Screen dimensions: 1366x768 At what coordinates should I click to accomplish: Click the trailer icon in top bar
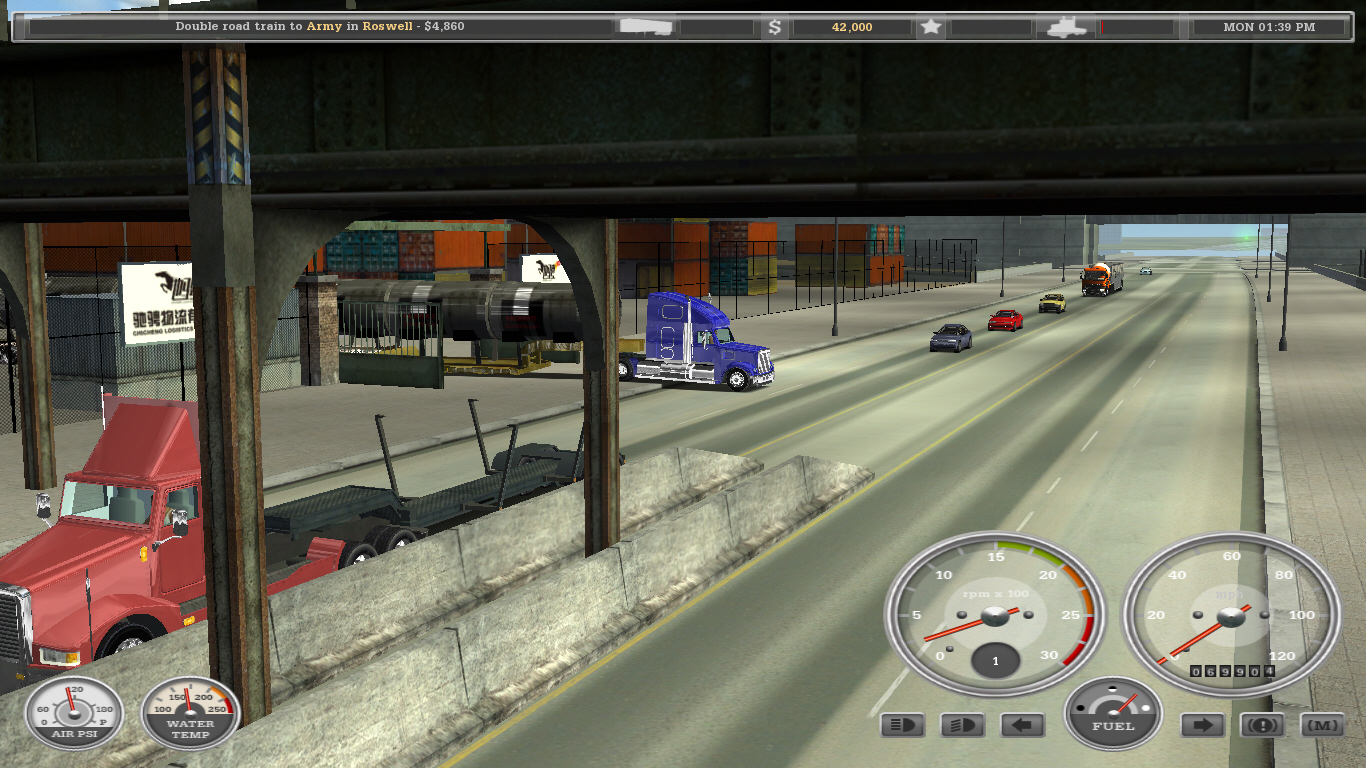click(x=645, y=27)
